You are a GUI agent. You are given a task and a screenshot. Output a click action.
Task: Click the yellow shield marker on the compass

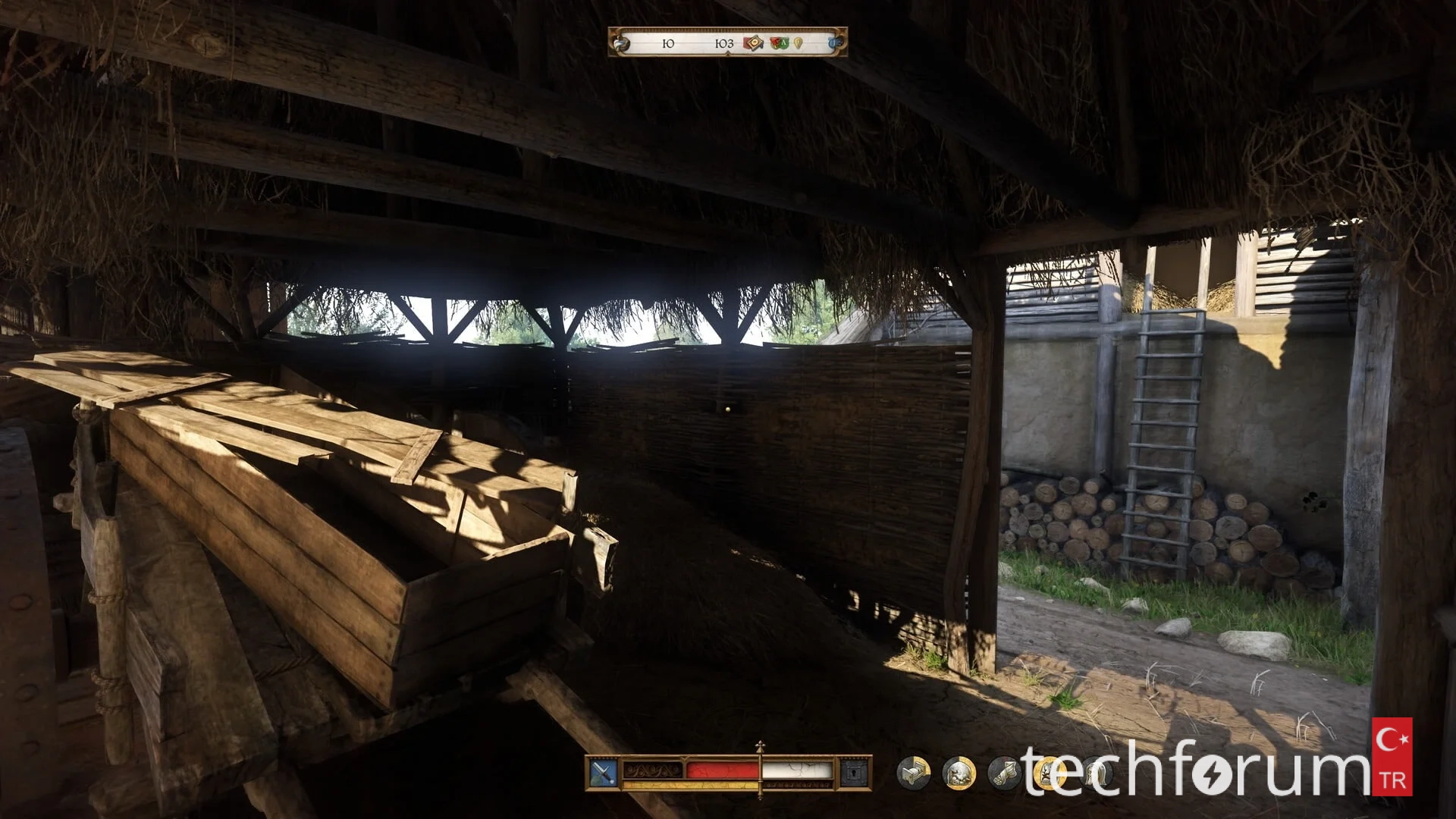799,43
